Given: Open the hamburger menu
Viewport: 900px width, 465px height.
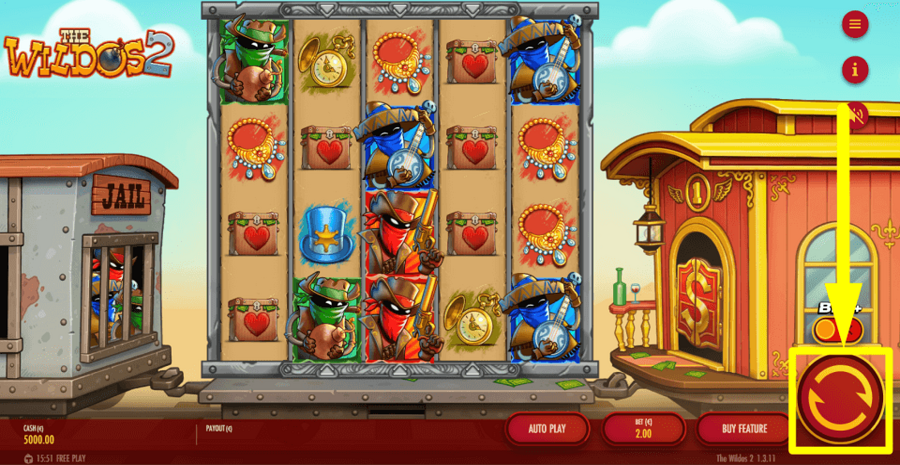Looking at the screenshot, I should (x=855, y=24).
